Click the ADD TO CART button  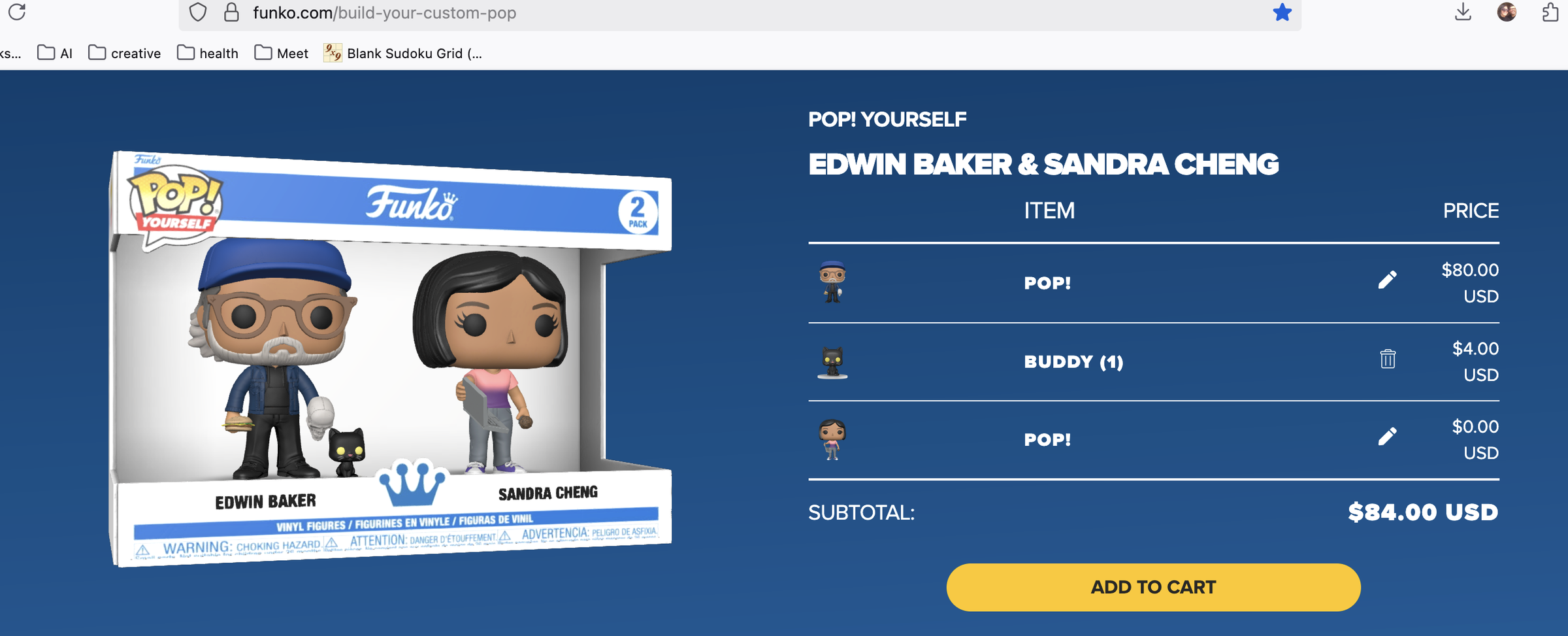click(x=1152, y=586)
